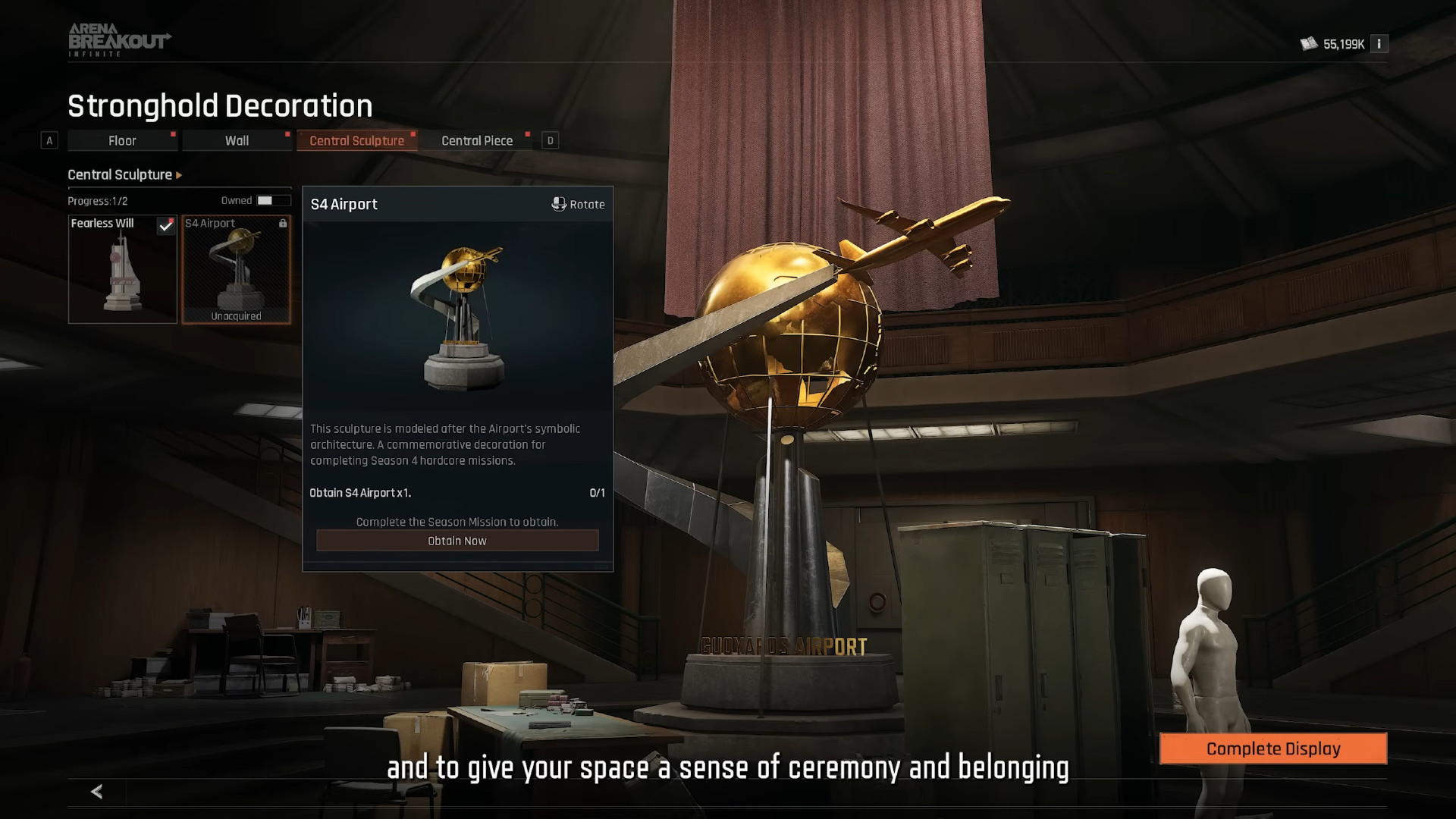Screen dimensions: 1456x819
Task: Open the Wall decoration tab
Action: (x=237, y=140)
